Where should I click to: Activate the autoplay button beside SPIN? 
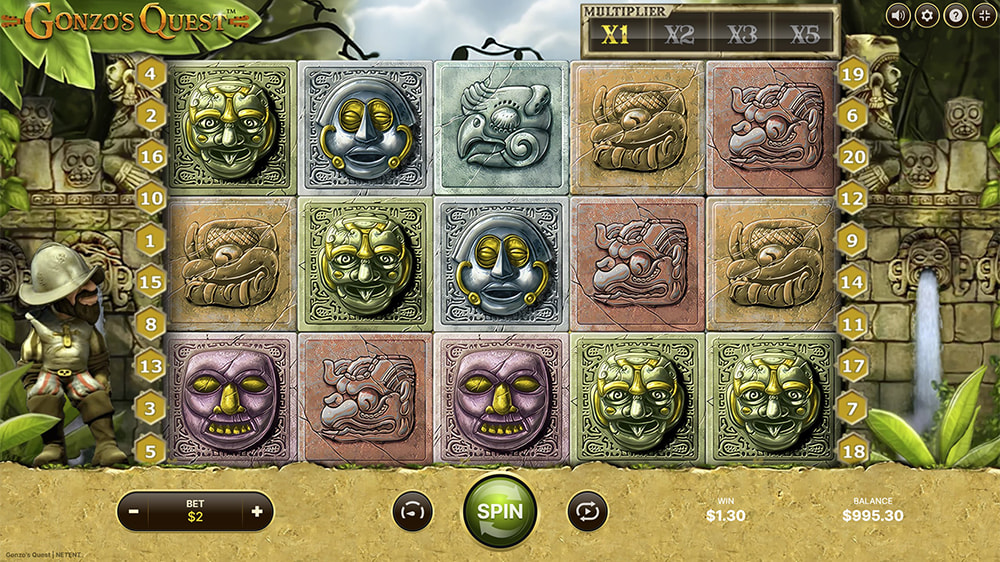coord(587,511)
